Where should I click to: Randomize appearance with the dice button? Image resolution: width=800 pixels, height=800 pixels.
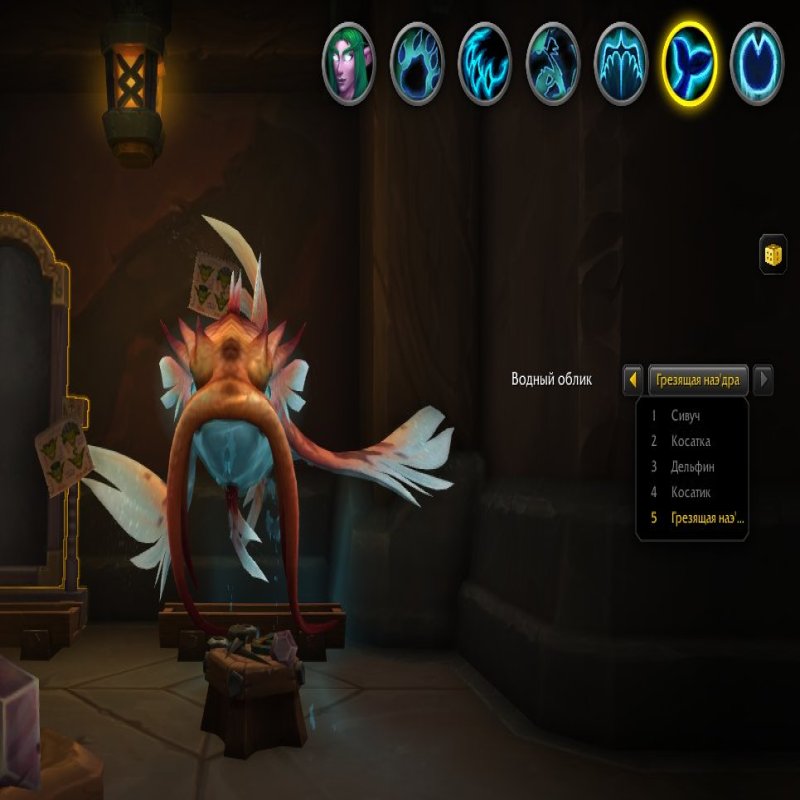coord(773,253)
